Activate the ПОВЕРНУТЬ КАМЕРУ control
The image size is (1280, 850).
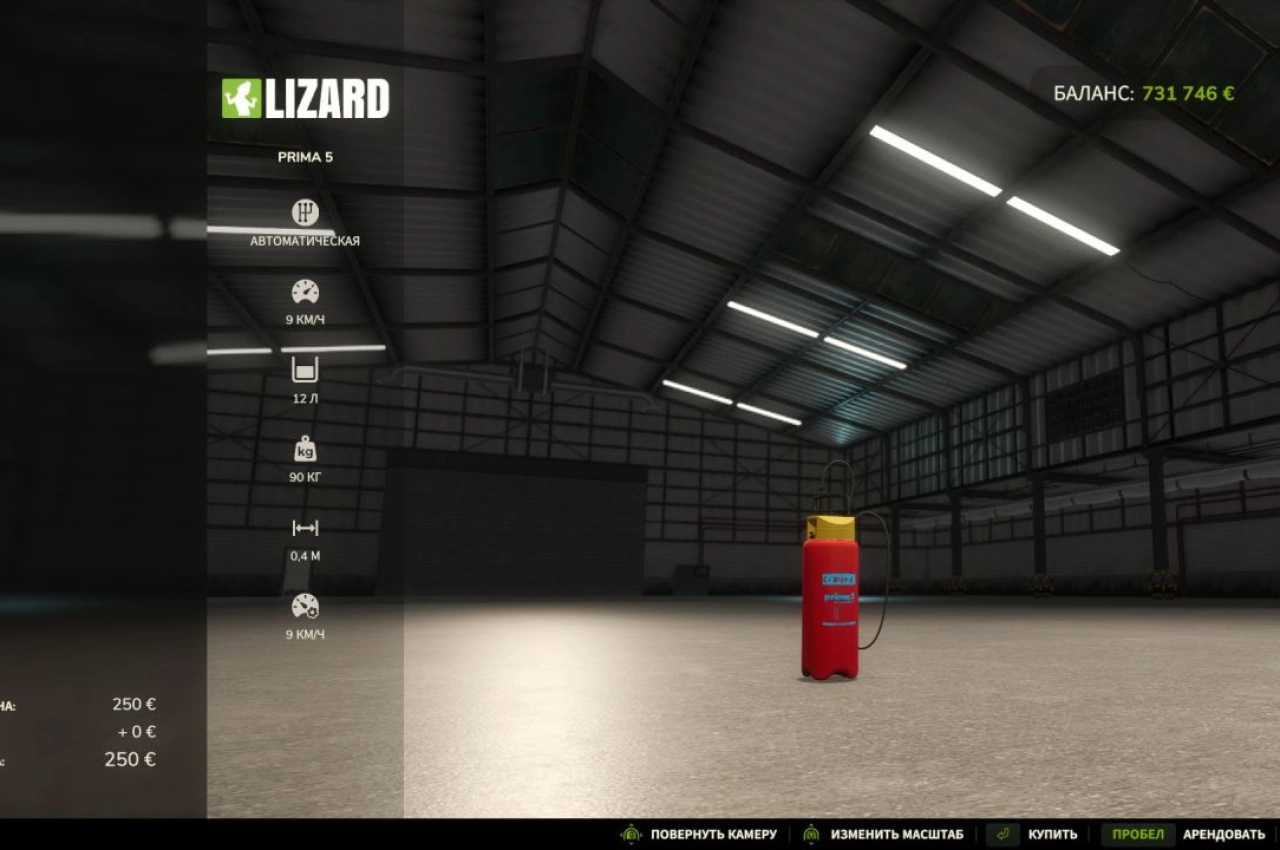pyautogui.click(x=715, y=834)
